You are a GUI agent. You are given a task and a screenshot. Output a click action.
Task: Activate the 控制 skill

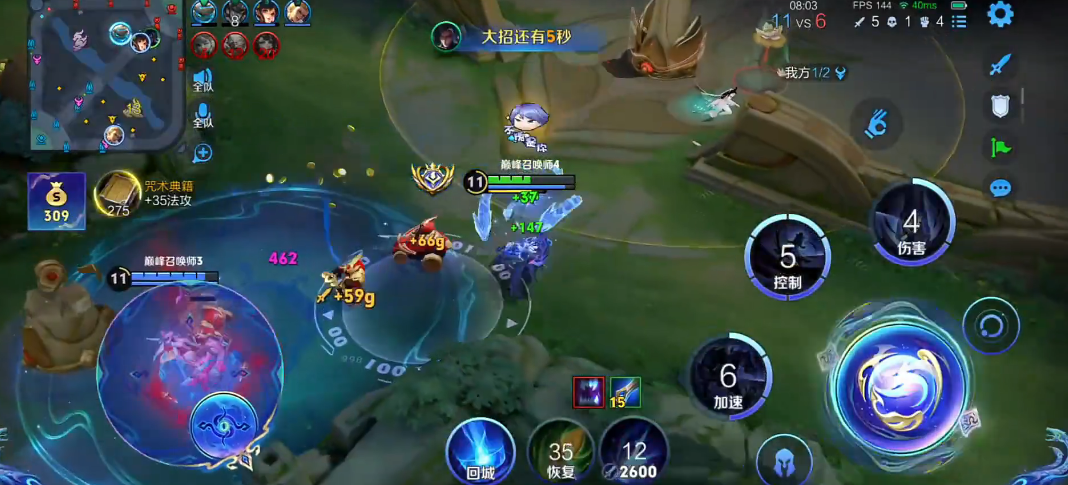coord(788,257)
